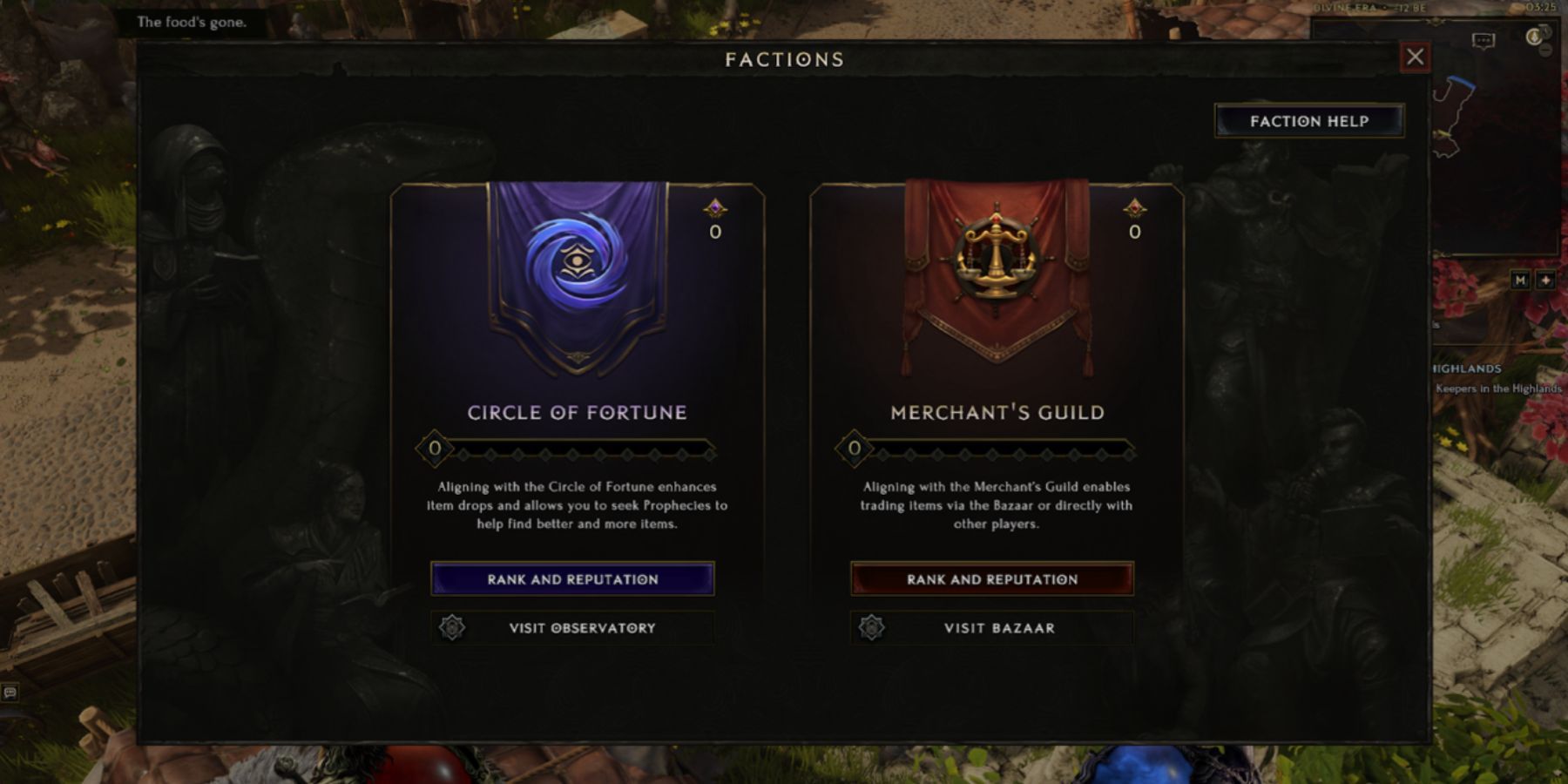
Task: Open Faction Help
Action: [1308, 121]
